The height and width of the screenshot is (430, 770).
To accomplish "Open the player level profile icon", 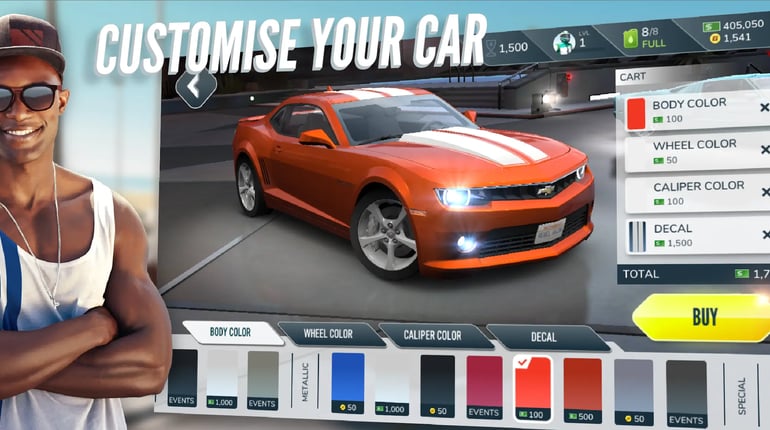I will (575, 43).
